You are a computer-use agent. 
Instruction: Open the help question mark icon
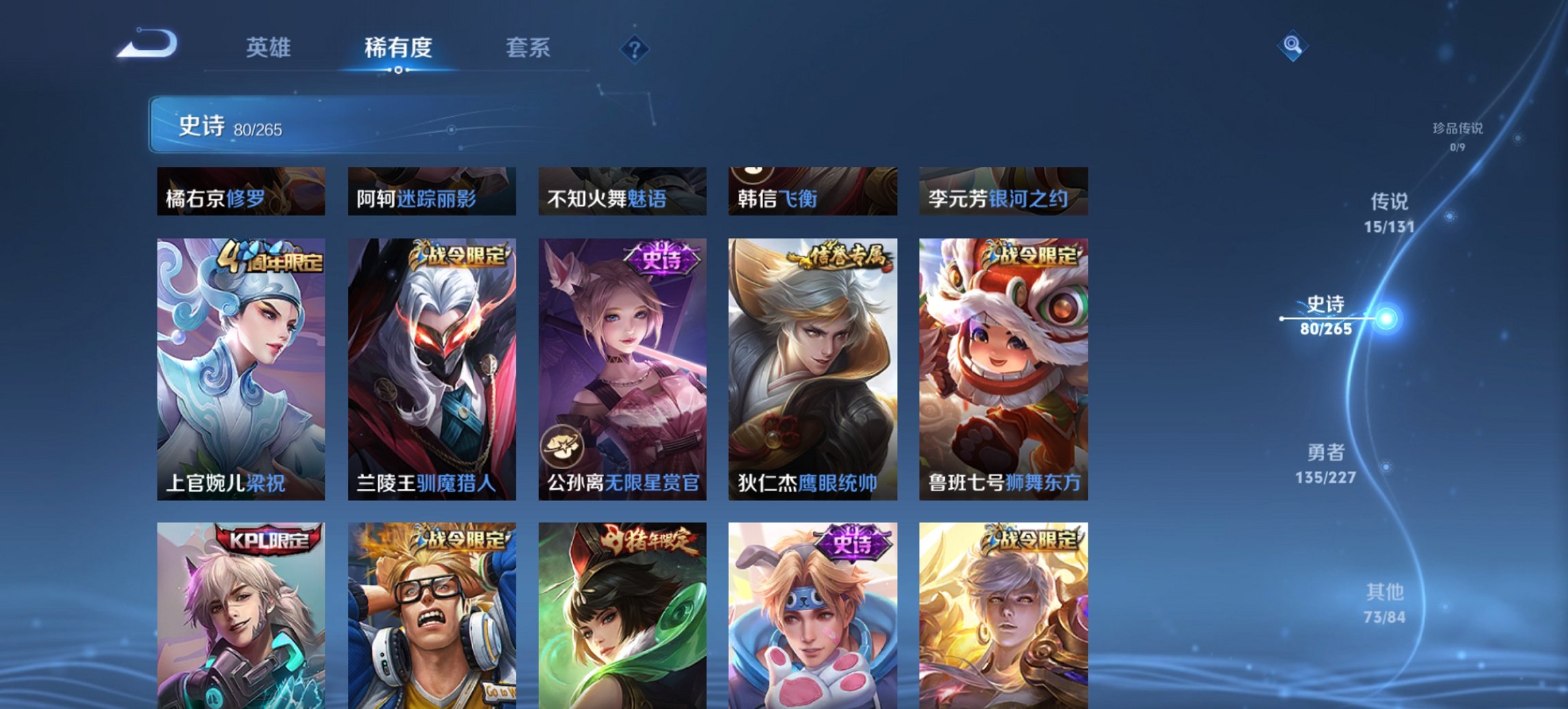click(x=635, y=48)
